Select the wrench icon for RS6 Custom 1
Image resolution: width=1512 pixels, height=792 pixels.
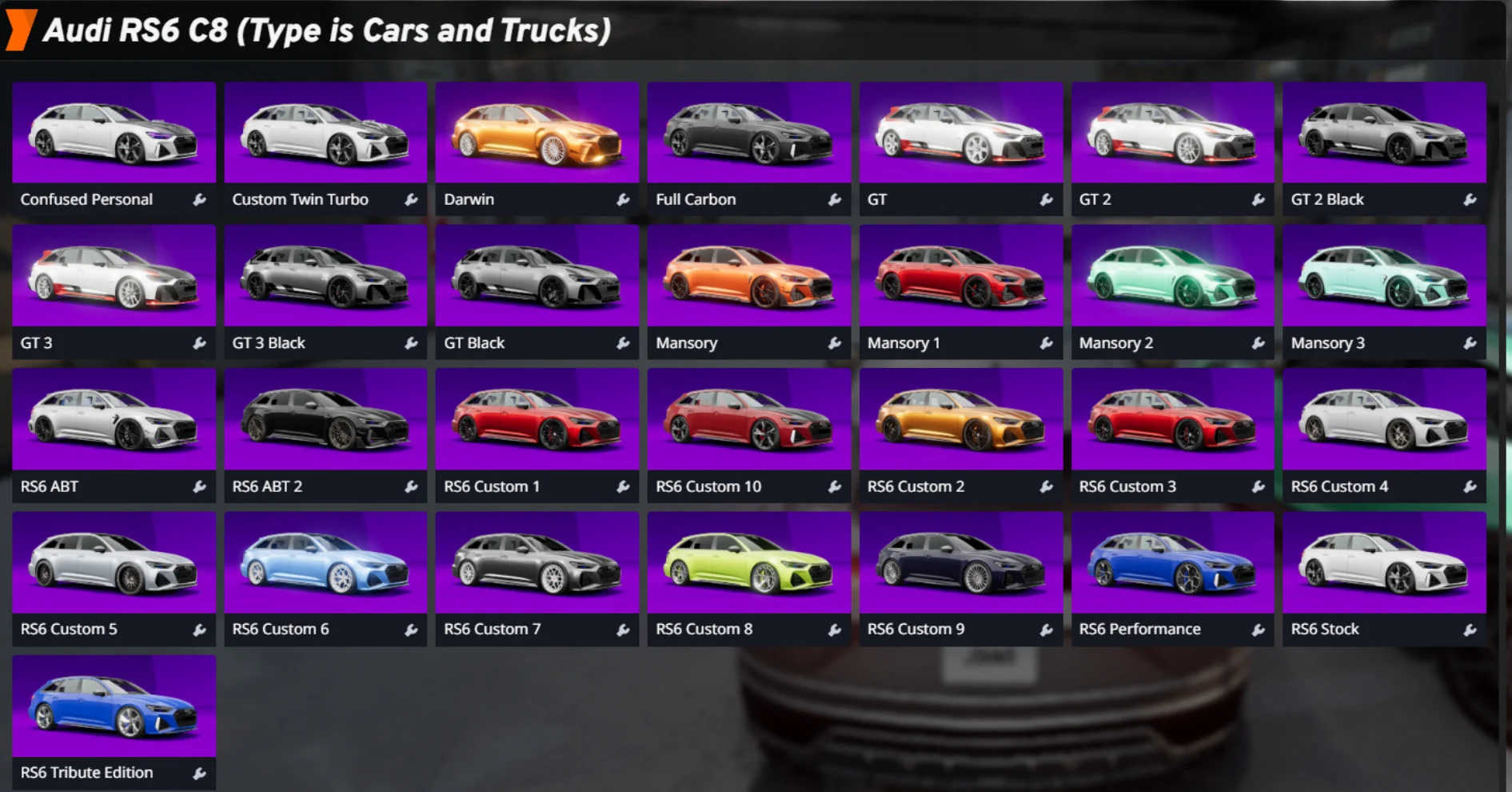click(x=622, y=486)
